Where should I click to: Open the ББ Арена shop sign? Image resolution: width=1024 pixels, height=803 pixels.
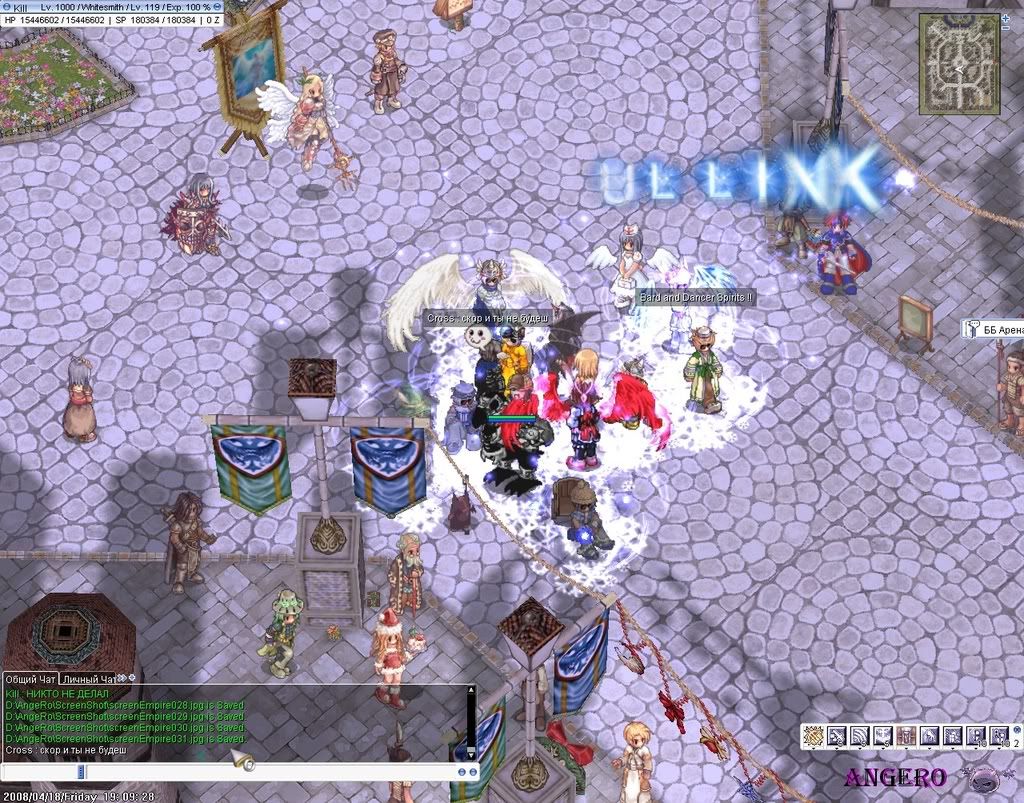point(992,328)
